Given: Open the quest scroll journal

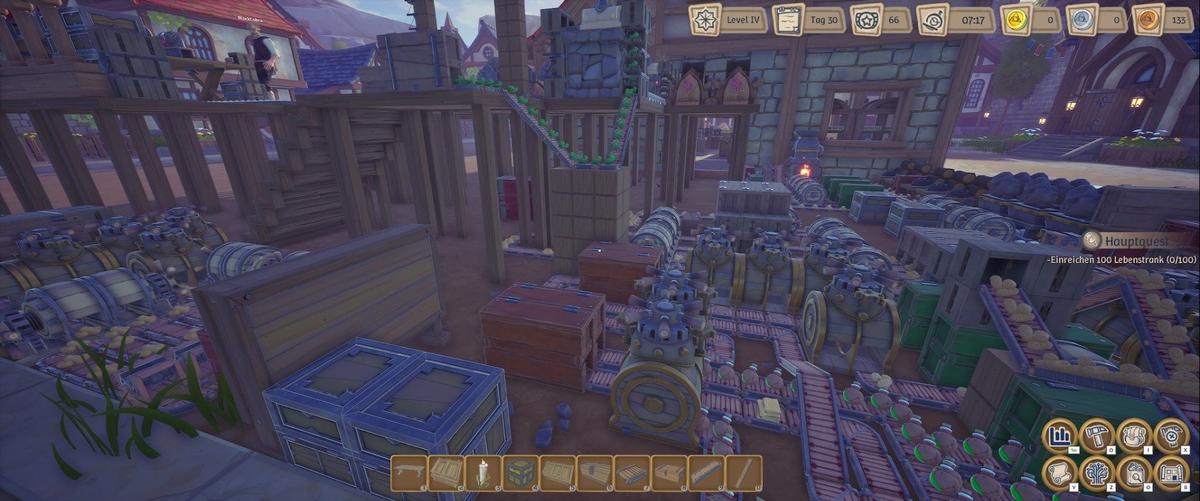Looking at the screenshot, I should click(1061, 474).
